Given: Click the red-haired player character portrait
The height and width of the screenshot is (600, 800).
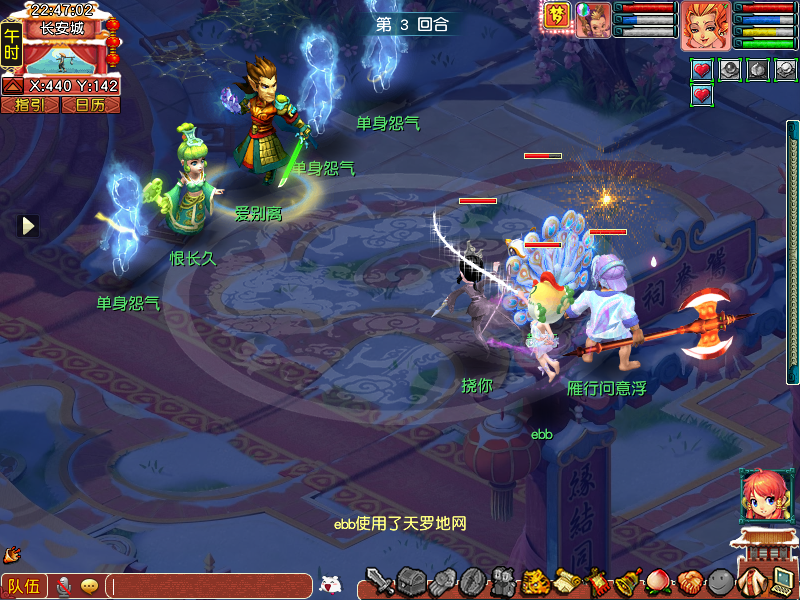Looking at the screenshot, I should tap(706, 25).
